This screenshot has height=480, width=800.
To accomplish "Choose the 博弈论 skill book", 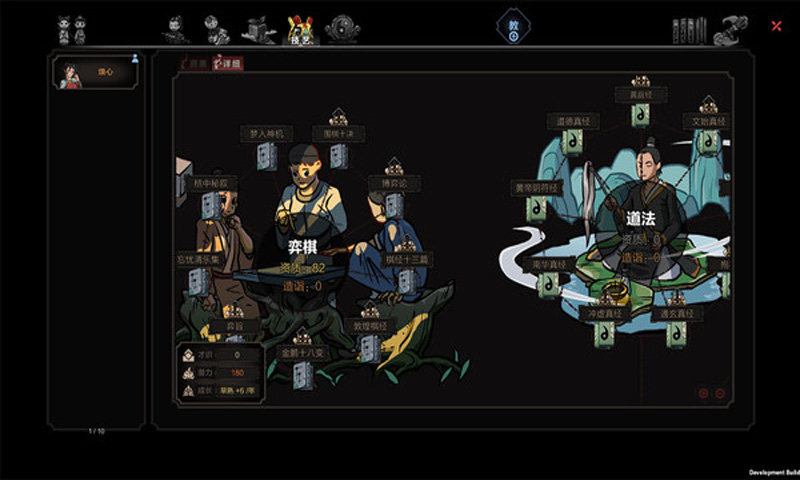I will (x=394, y=203).
